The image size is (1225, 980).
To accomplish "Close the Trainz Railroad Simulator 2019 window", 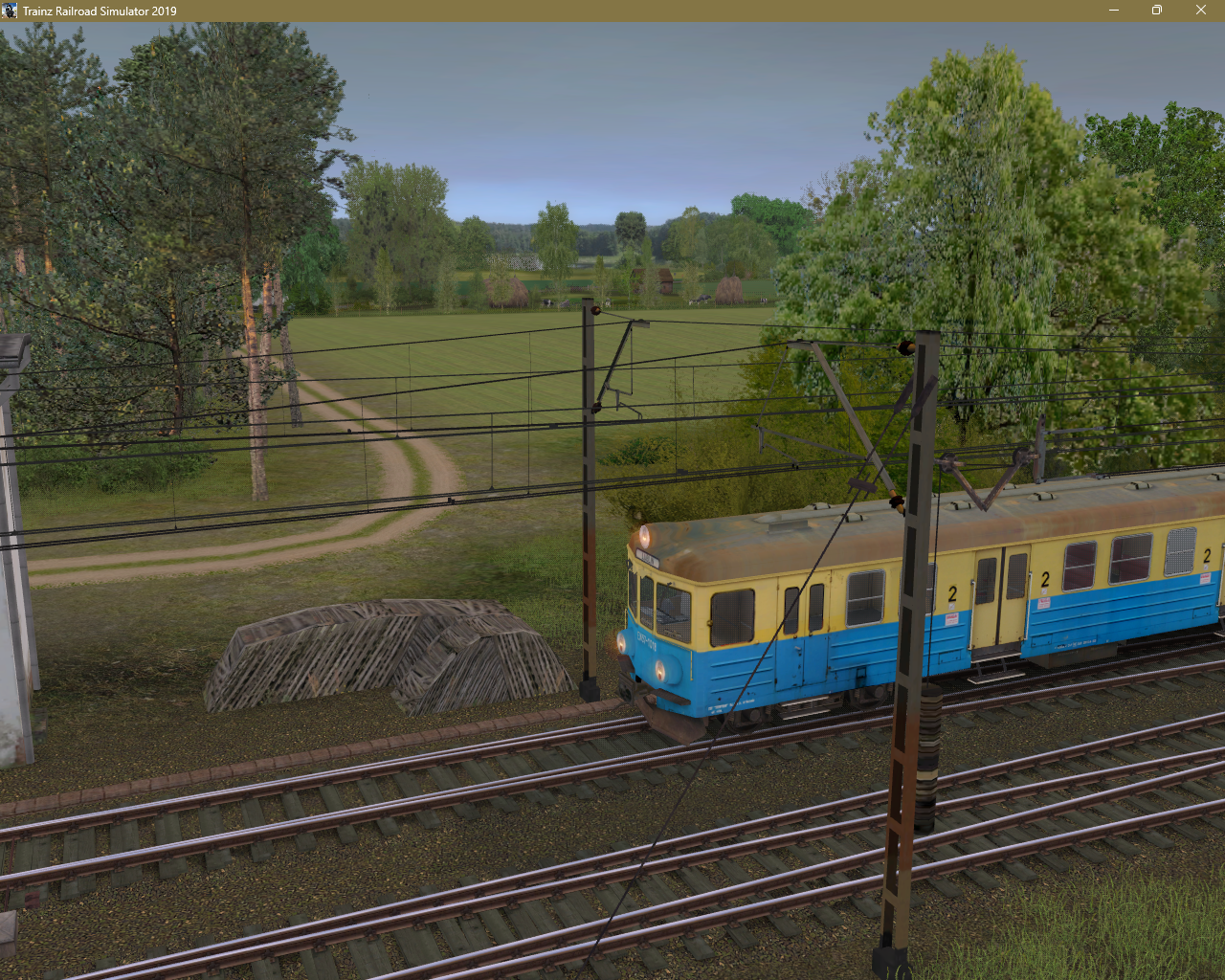I will [1200, 11].
